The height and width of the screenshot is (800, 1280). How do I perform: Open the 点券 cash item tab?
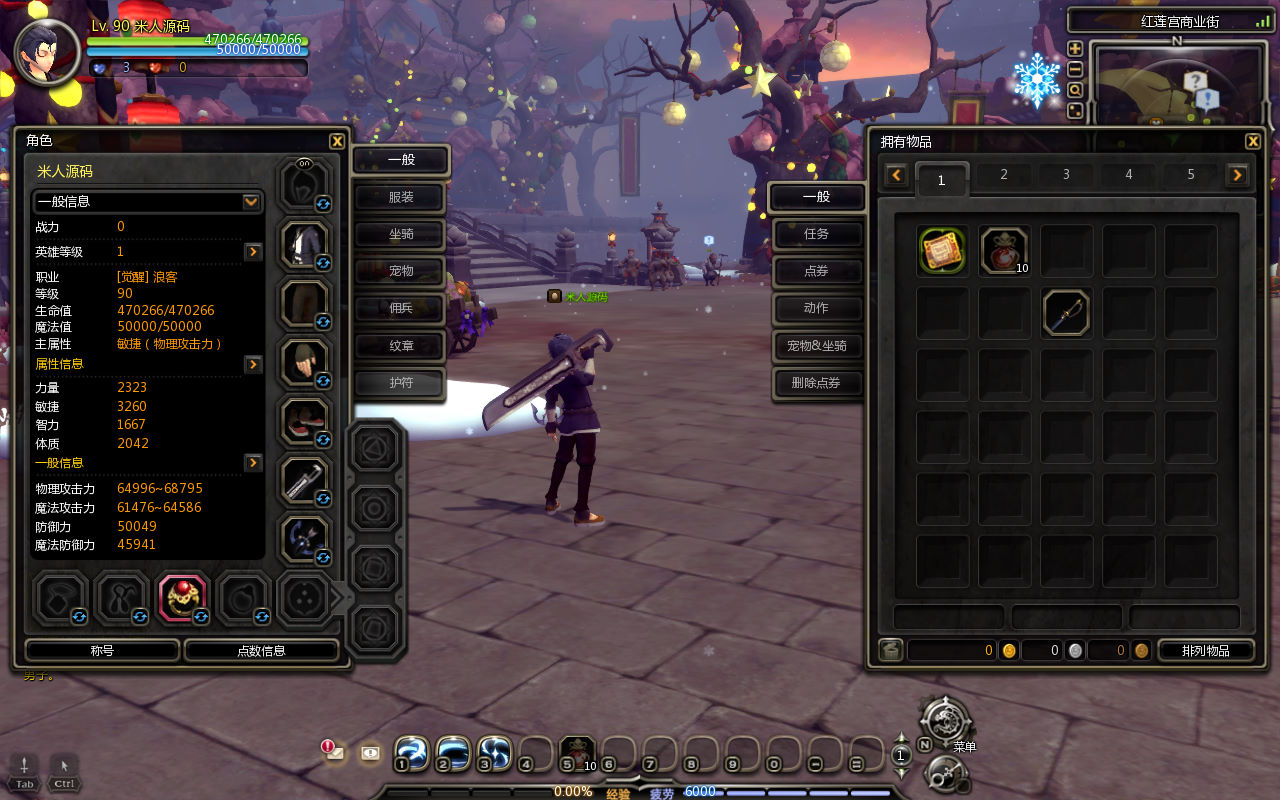tap(816, 271)
